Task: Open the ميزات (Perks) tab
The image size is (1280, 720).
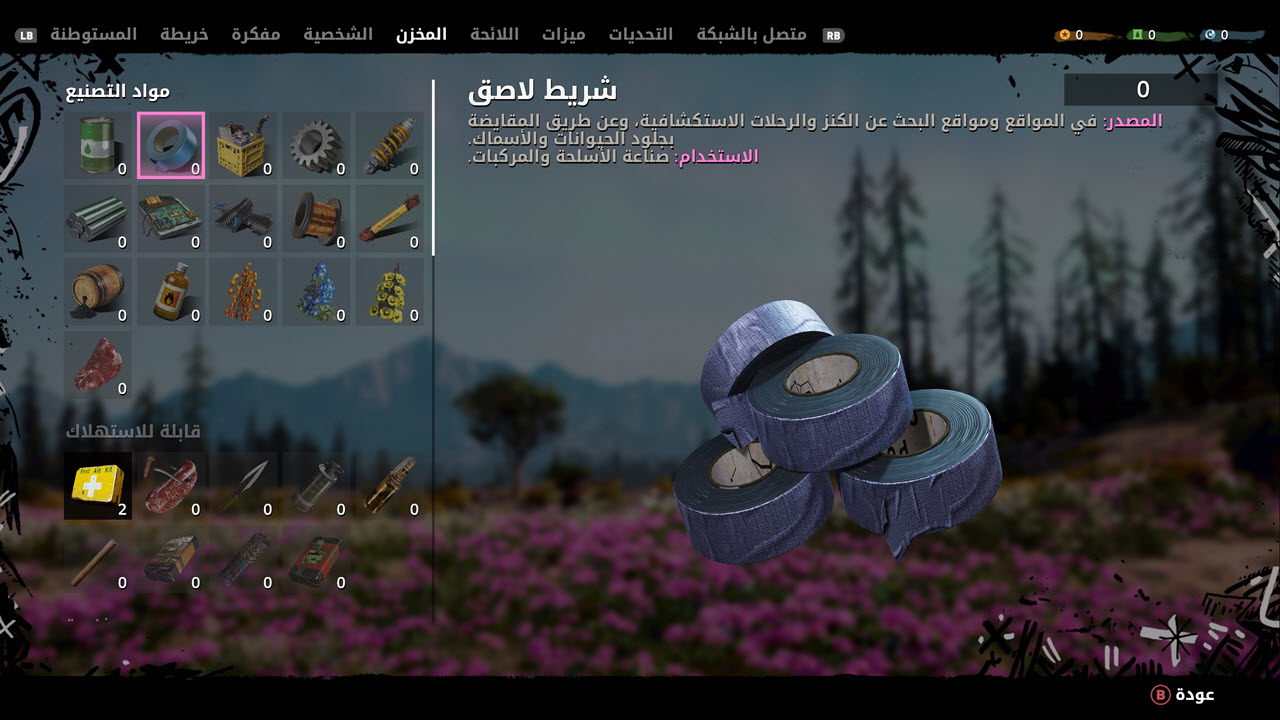Action: (x=564, y=34)
